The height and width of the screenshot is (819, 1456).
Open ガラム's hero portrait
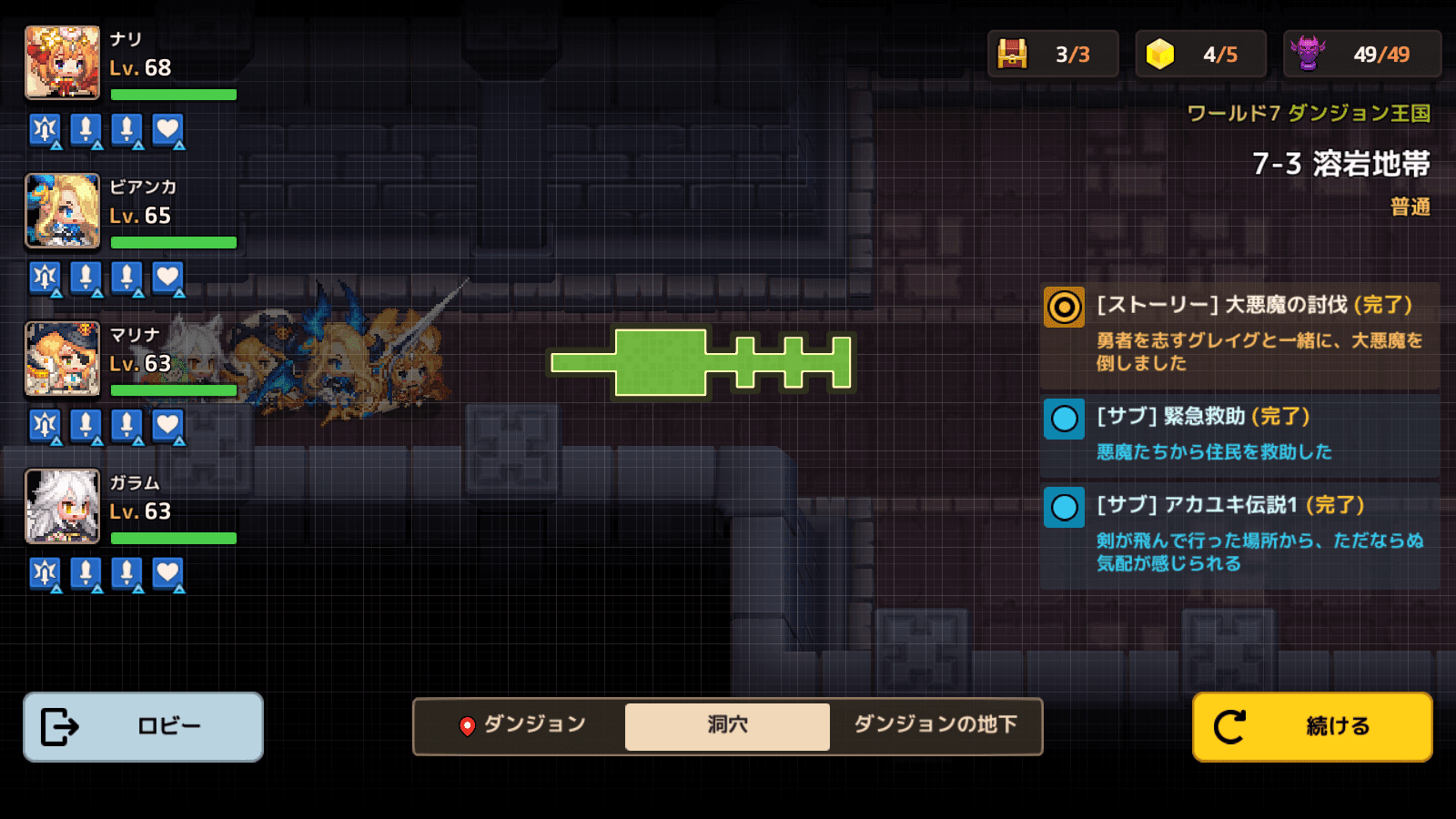(62, 506)
